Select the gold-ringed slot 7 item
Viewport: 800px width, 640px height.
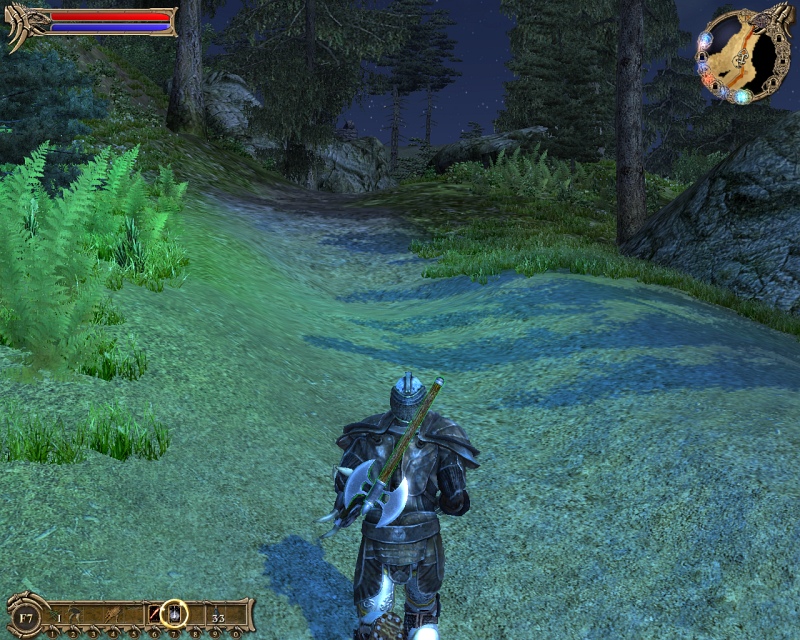174,614
